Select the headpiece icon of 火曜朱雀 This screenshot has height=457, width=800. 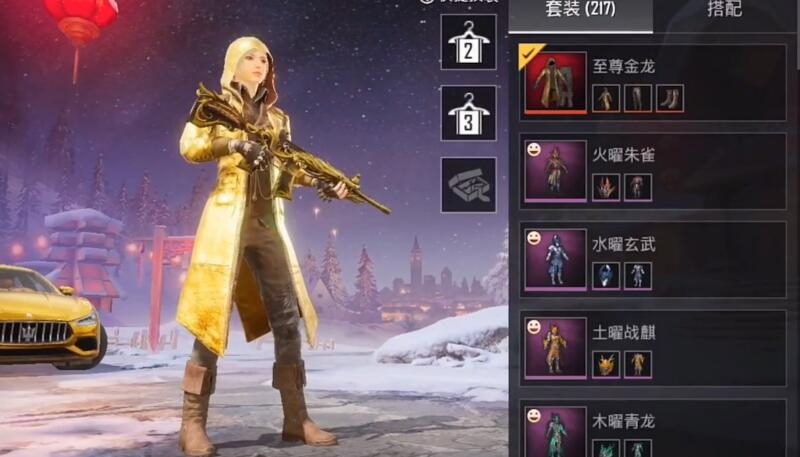[x=606, y=187]
